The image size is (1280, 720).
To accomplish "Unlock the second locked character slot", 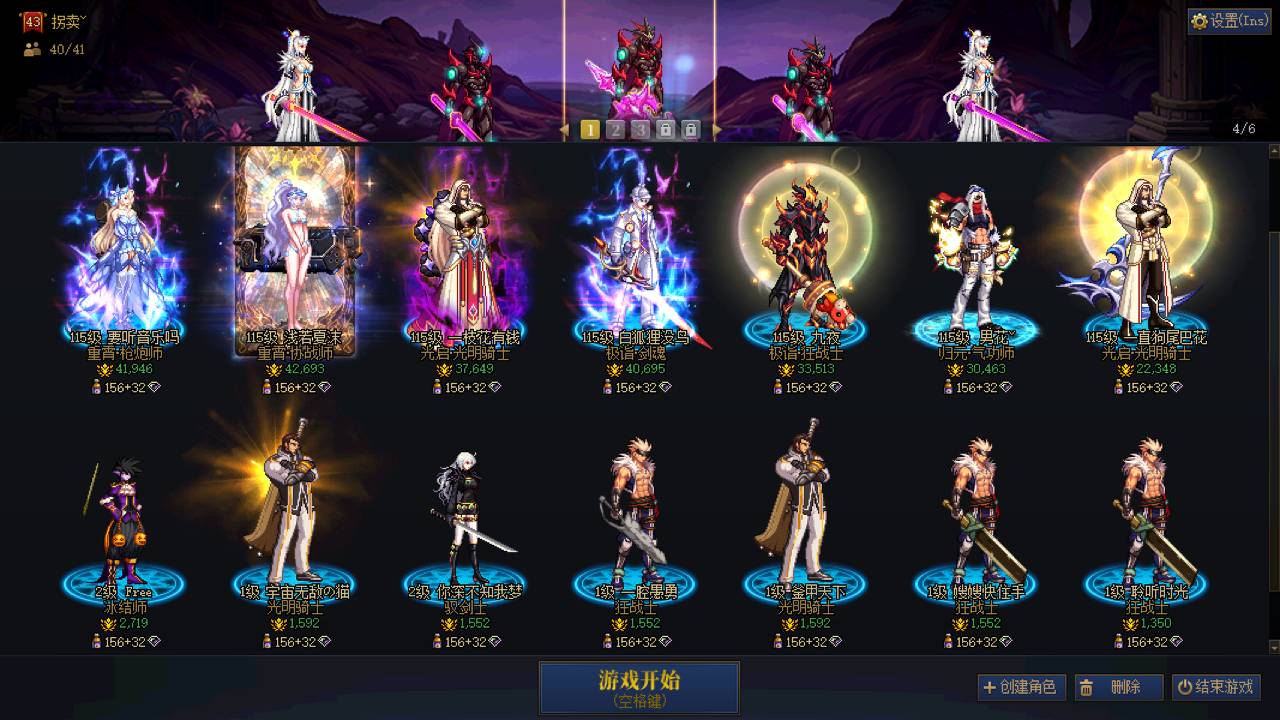I will click(x=691, y=128).
